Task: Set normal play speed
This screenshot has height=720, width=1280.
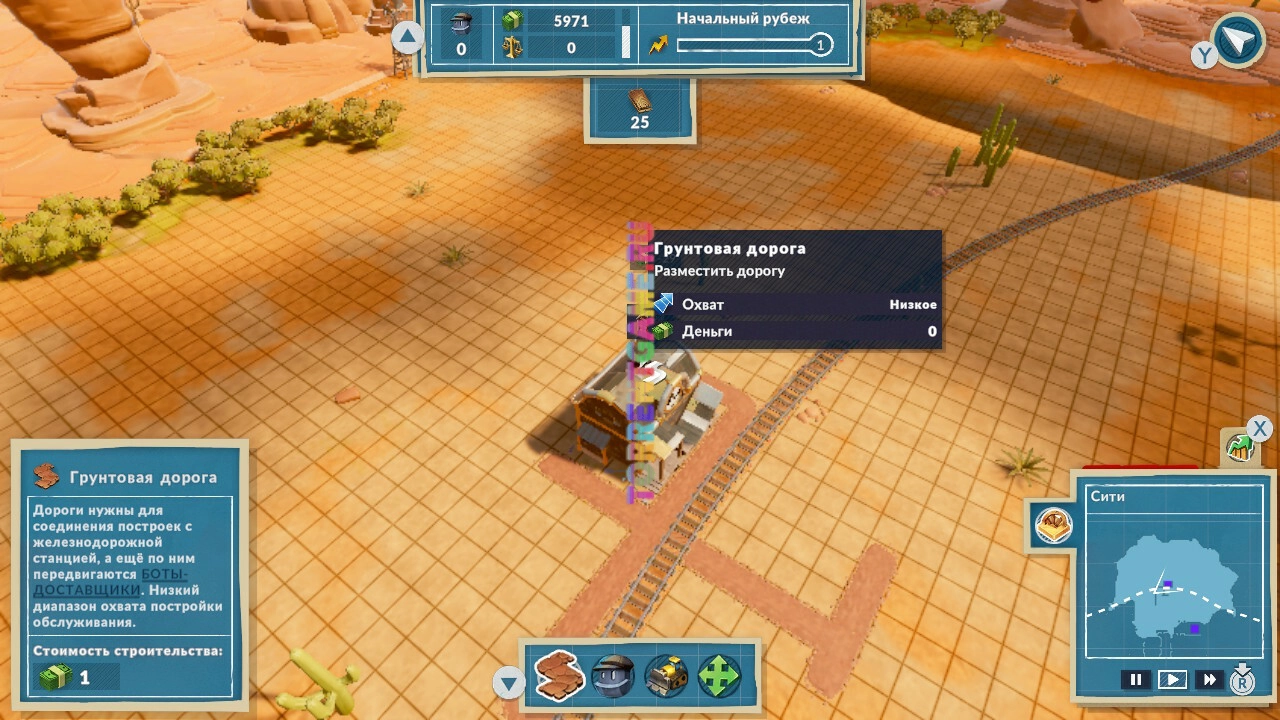Action: click(1172, 680)
